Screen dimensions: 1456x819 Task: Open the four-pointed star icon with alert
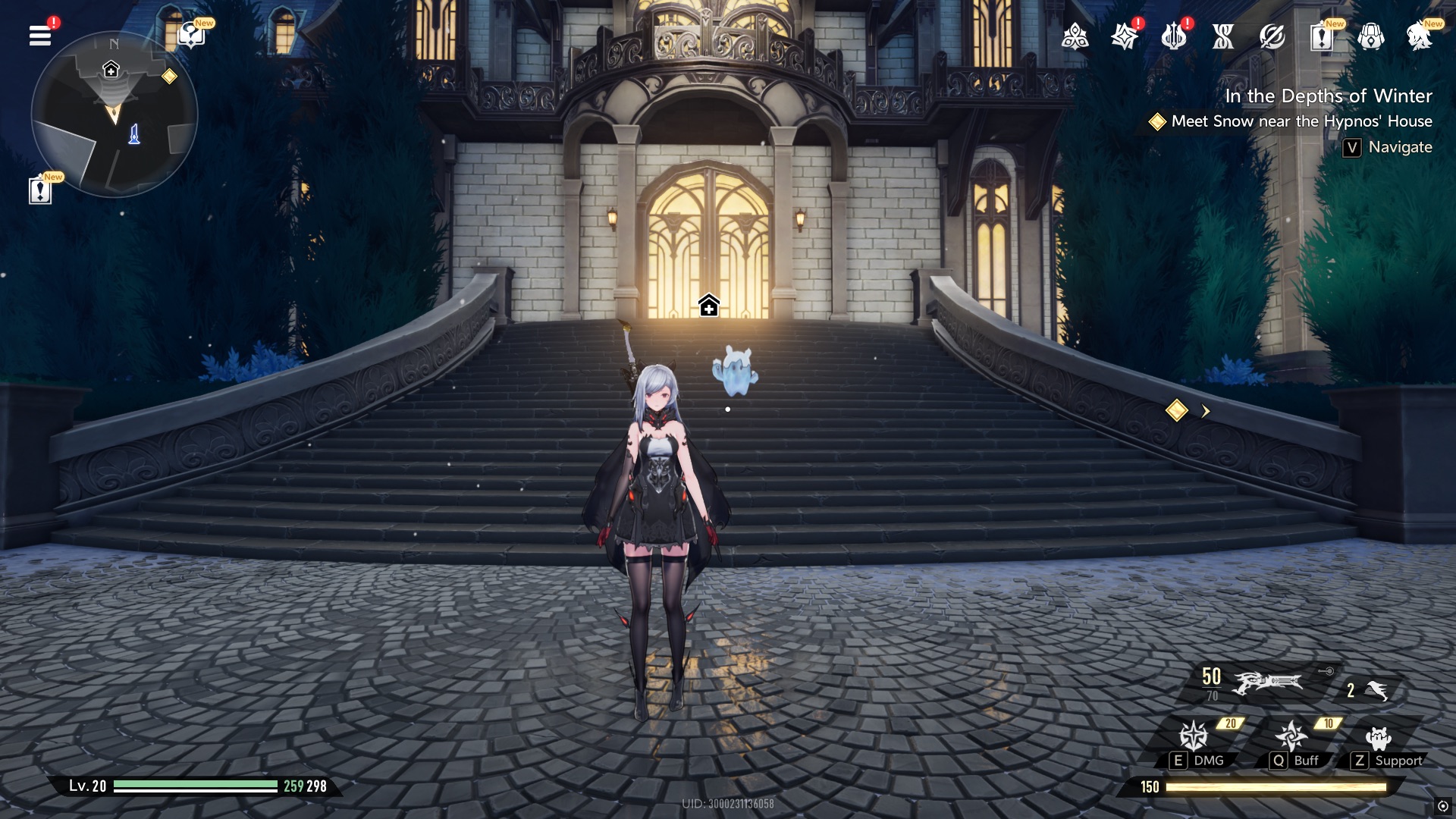pyautogui.click(x=1124, y=36)
